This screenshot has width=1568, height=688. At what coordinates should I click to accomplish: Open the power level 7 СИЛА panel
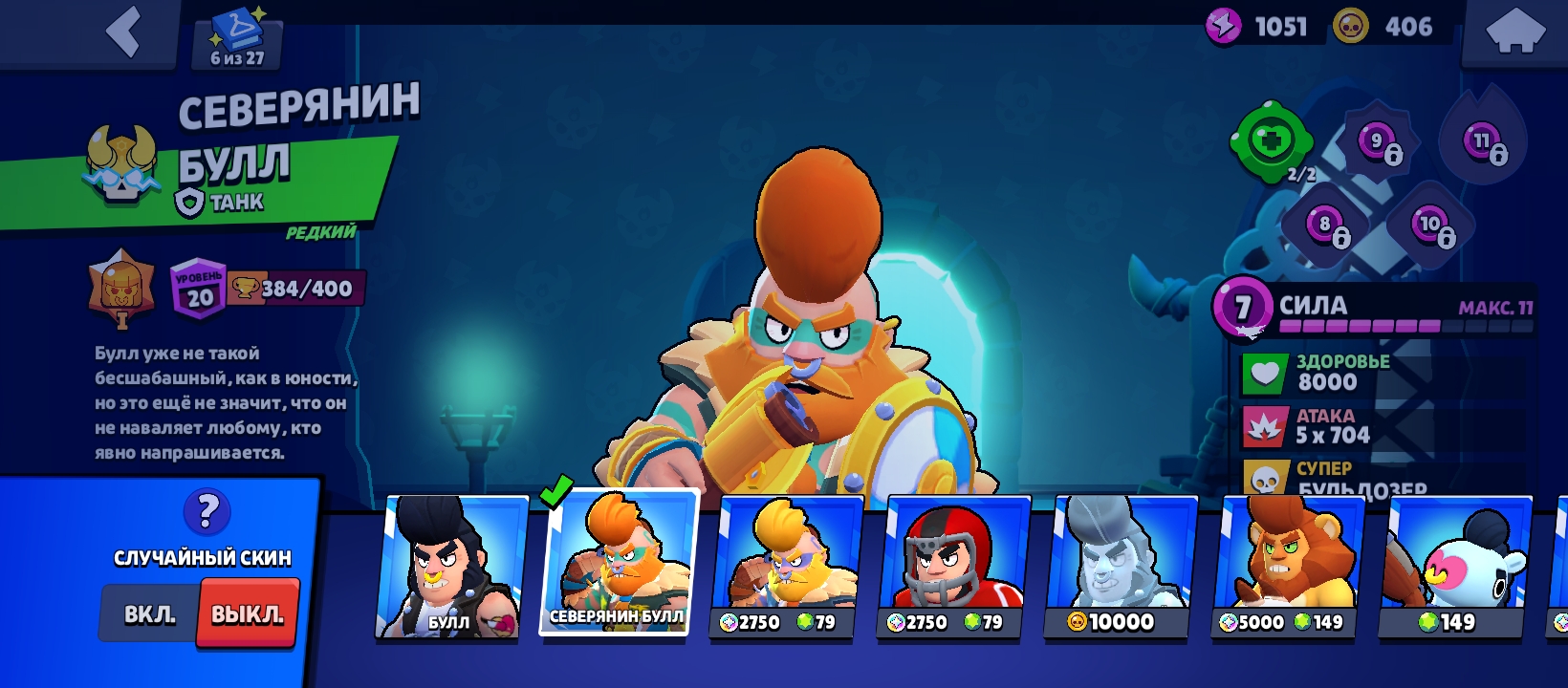point(1373,309)
